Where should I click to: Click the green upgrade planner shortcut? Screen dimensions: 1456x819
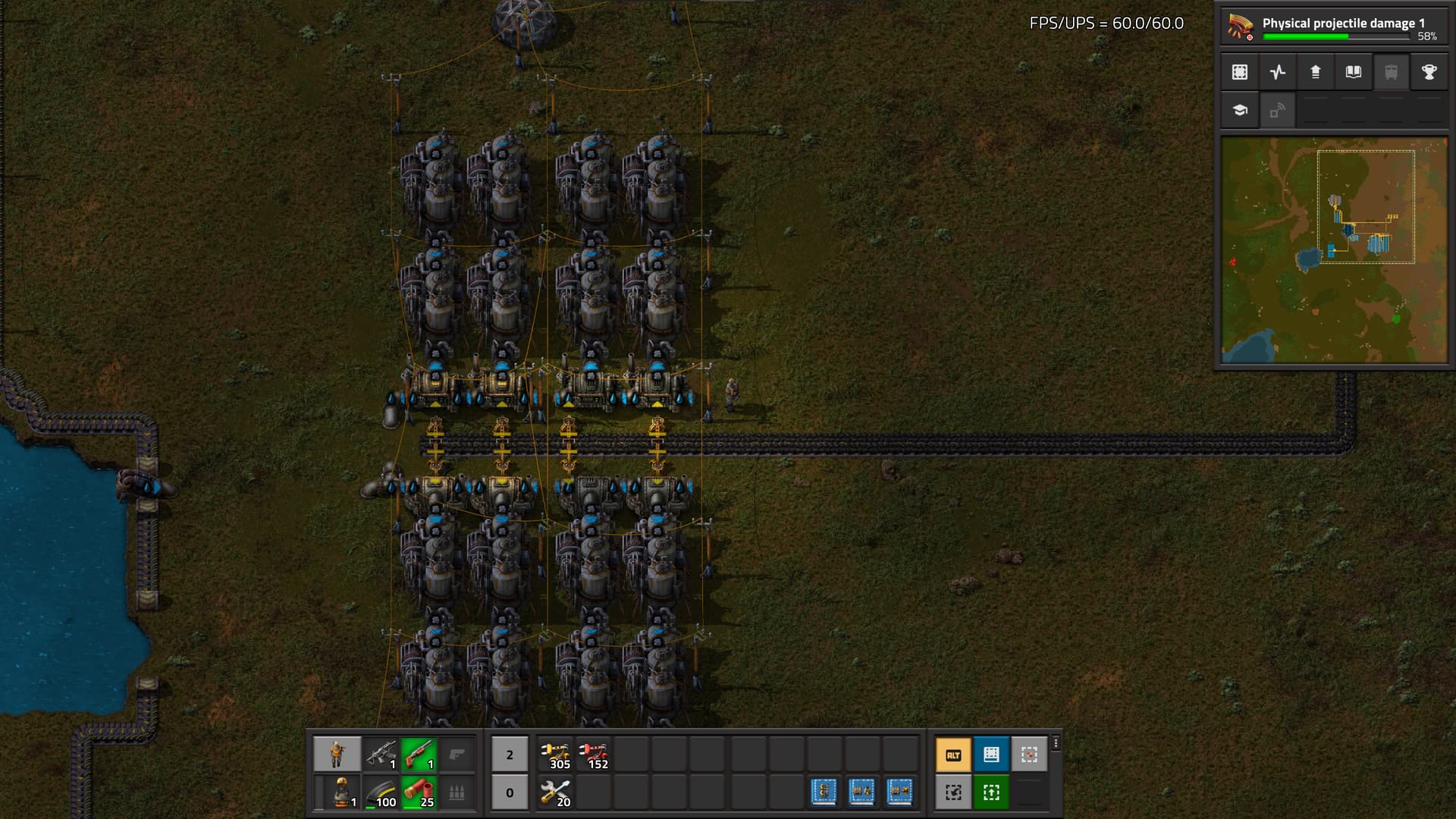tap(991, 792)
